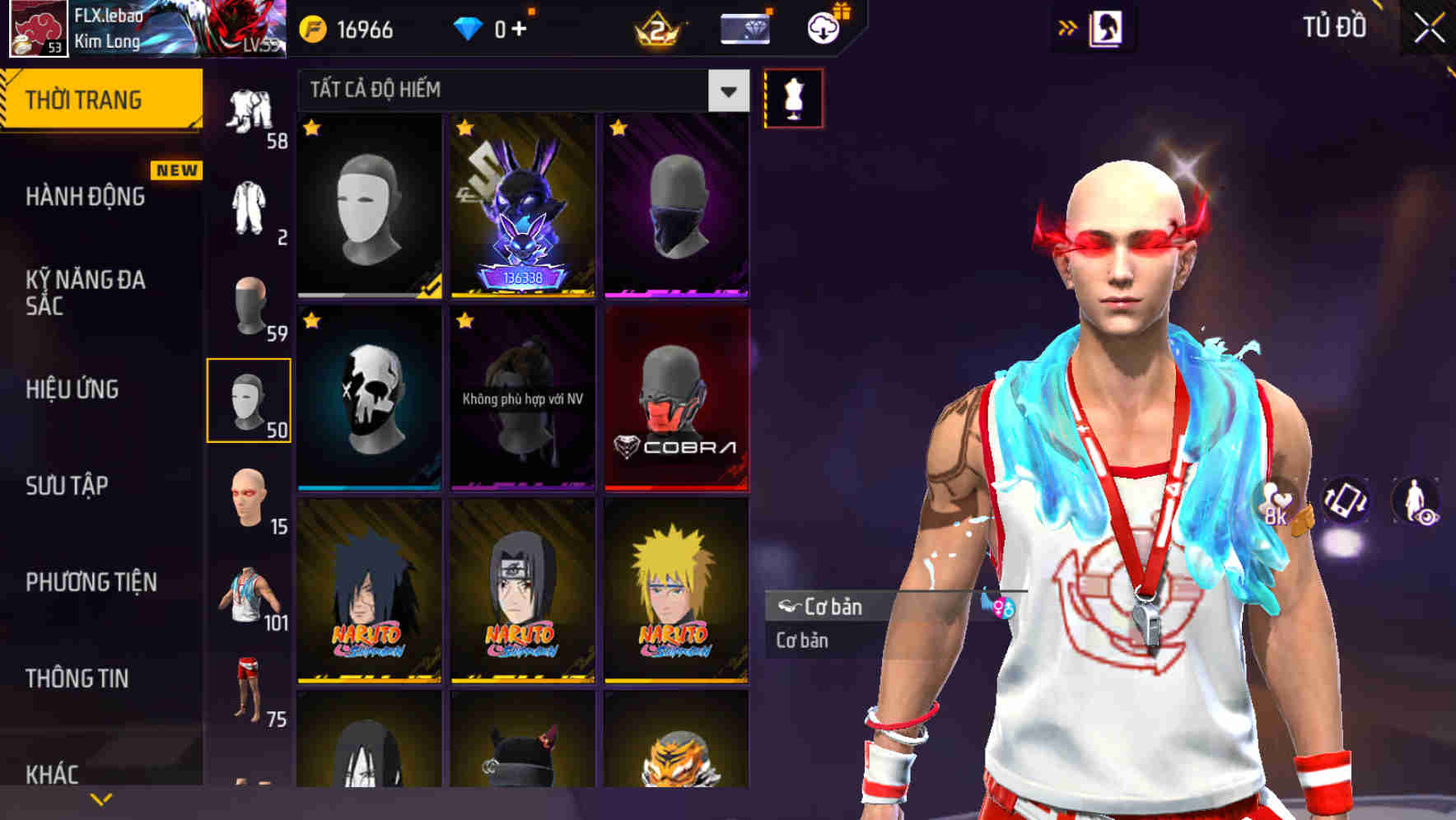Image resolution: width=1456 pixels, height=820 pixels.
Task: Open the mannequin outfit preview icon
Action: [794, 97]
